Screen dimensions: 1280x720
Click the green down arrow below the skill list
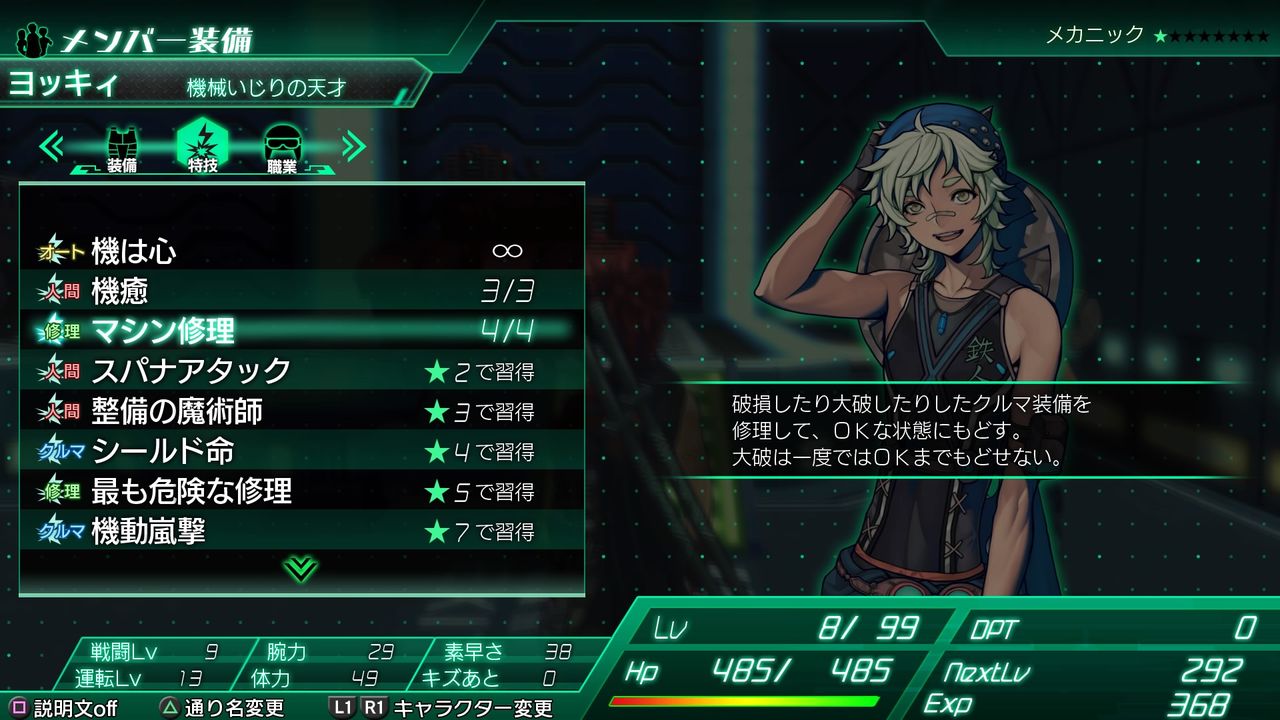tap(300, 569)
